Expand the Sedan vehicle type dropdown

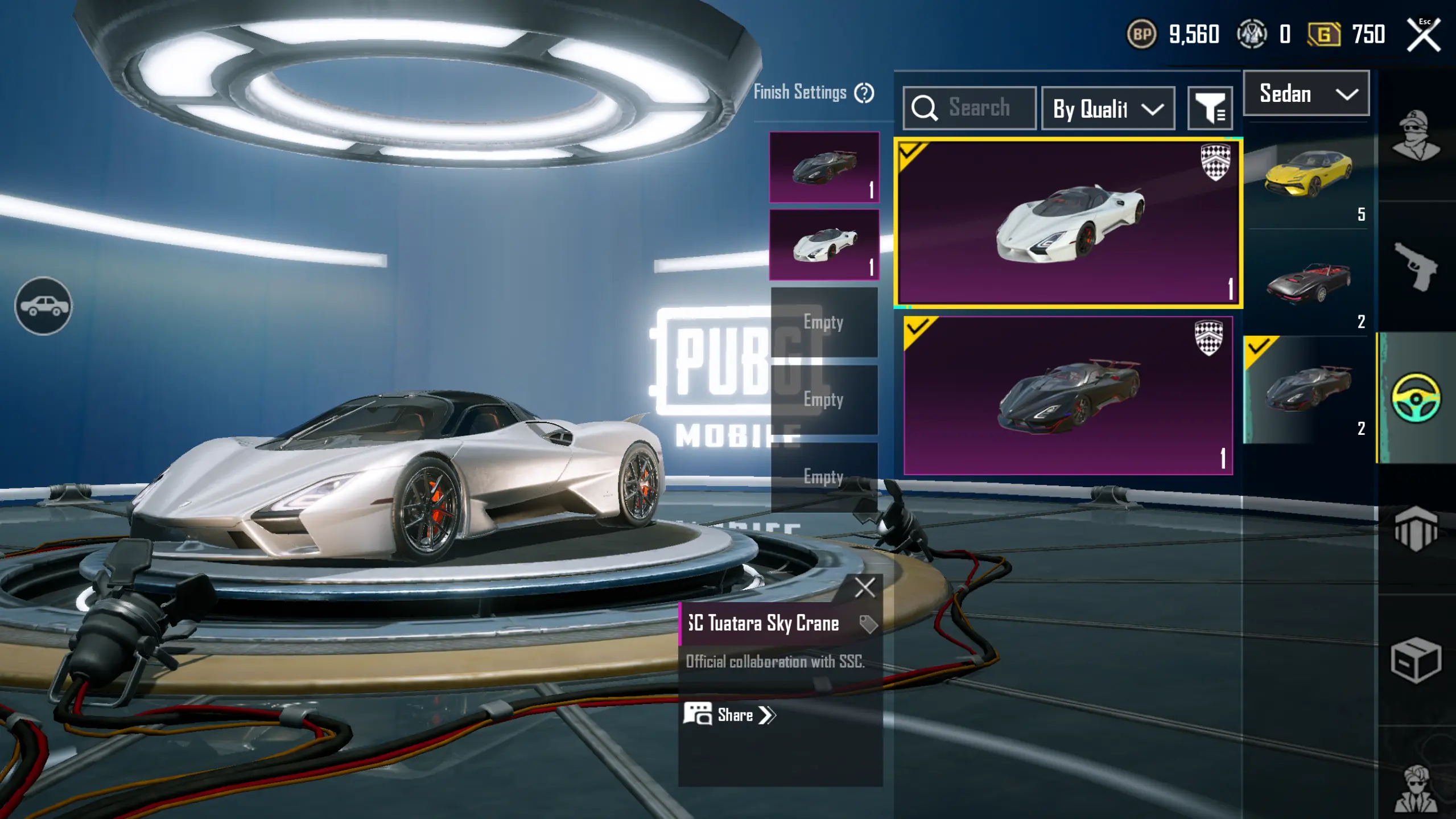coord(1306,94)
